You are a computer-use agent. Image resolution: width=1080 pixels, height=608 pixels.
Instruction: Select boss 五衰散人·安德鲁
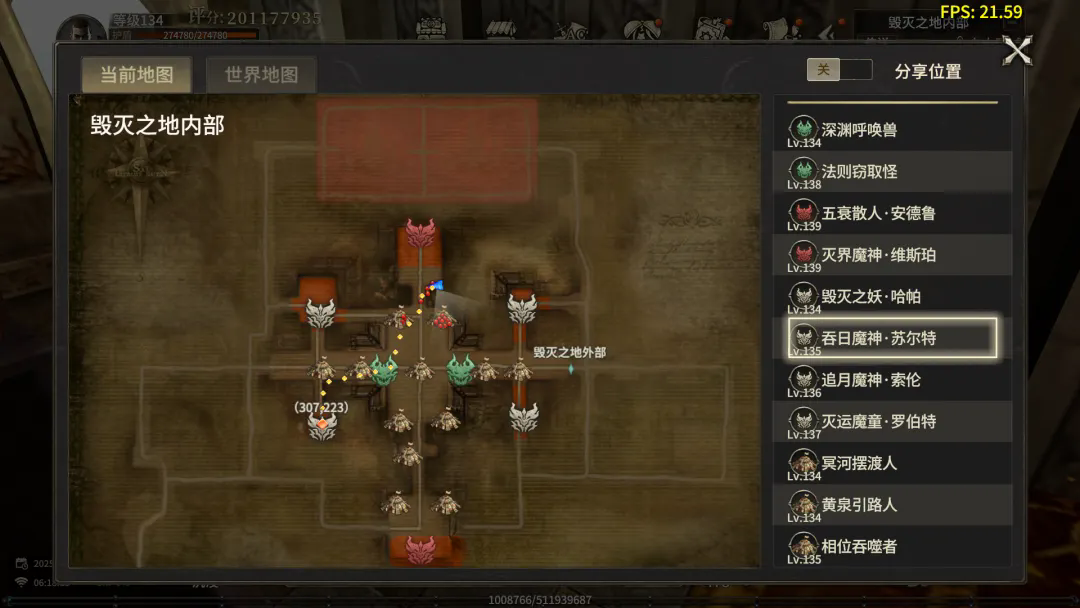[892, 213]
